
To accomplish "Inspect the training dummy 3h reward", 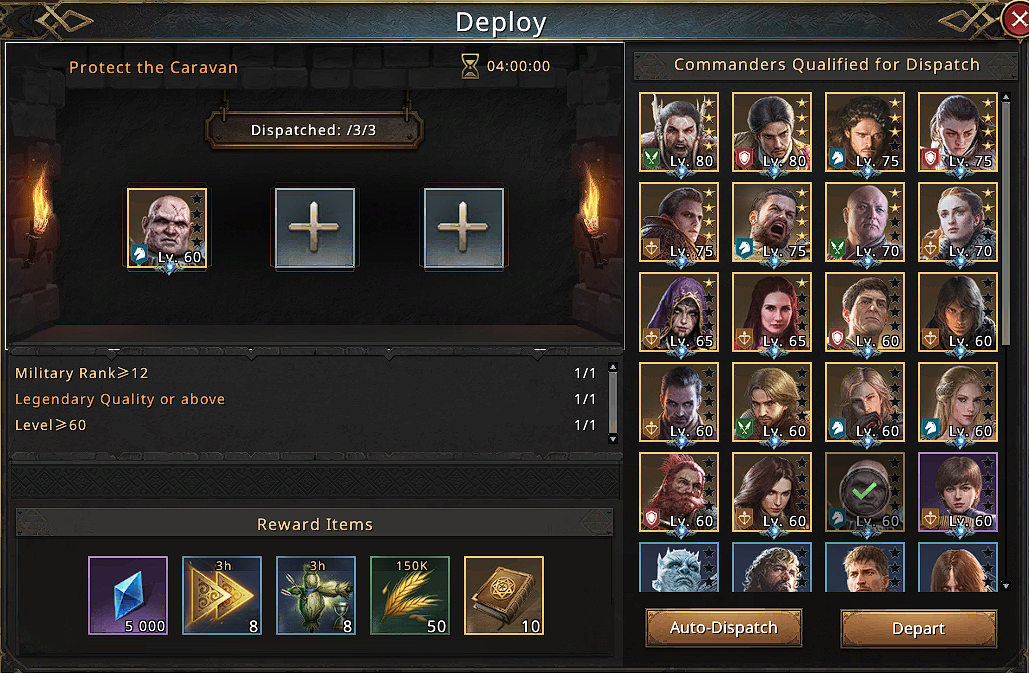I will point(316,596).
